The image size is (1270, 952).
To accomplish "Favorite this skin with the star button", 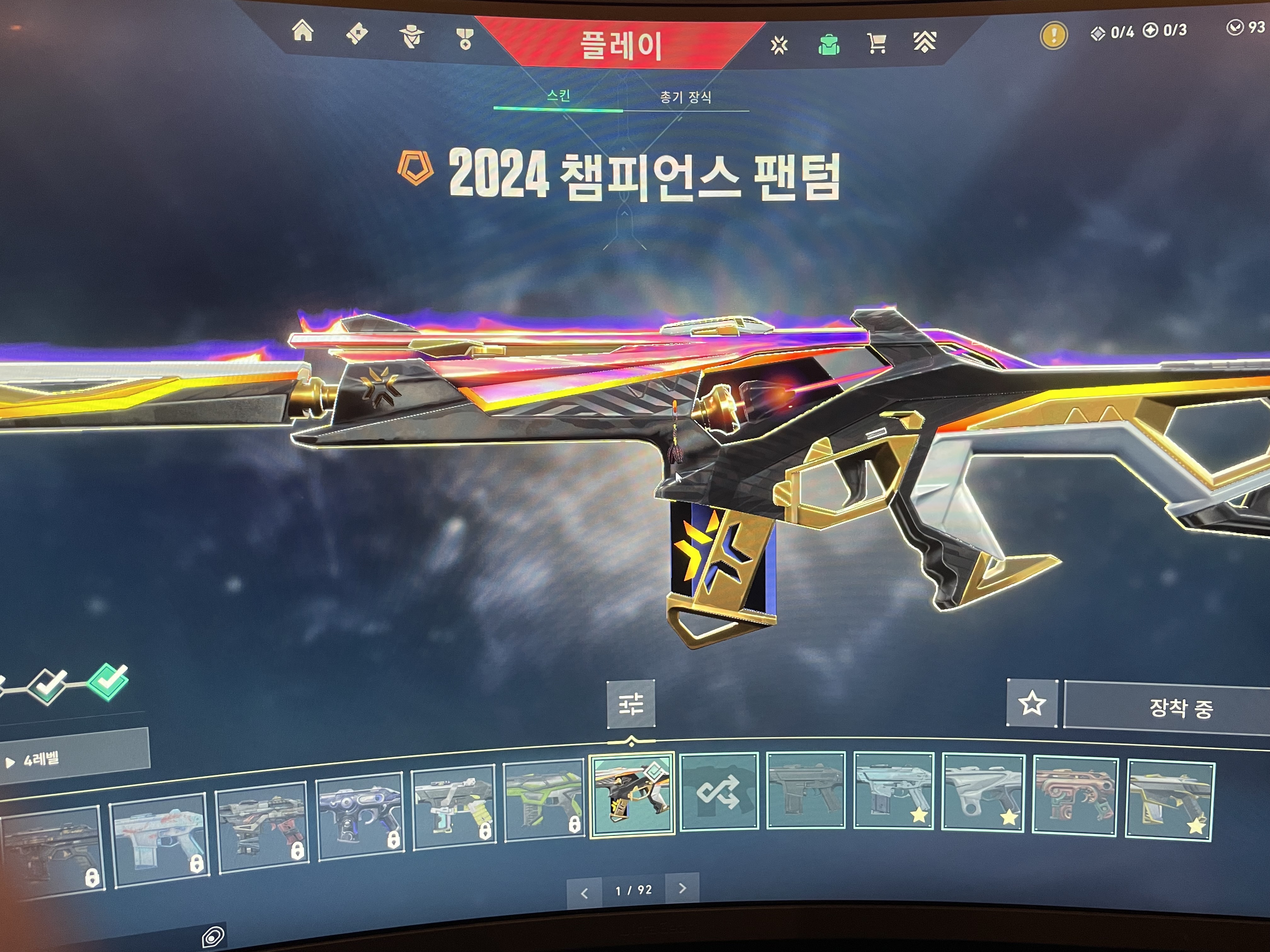I will tap(1031, 704).
